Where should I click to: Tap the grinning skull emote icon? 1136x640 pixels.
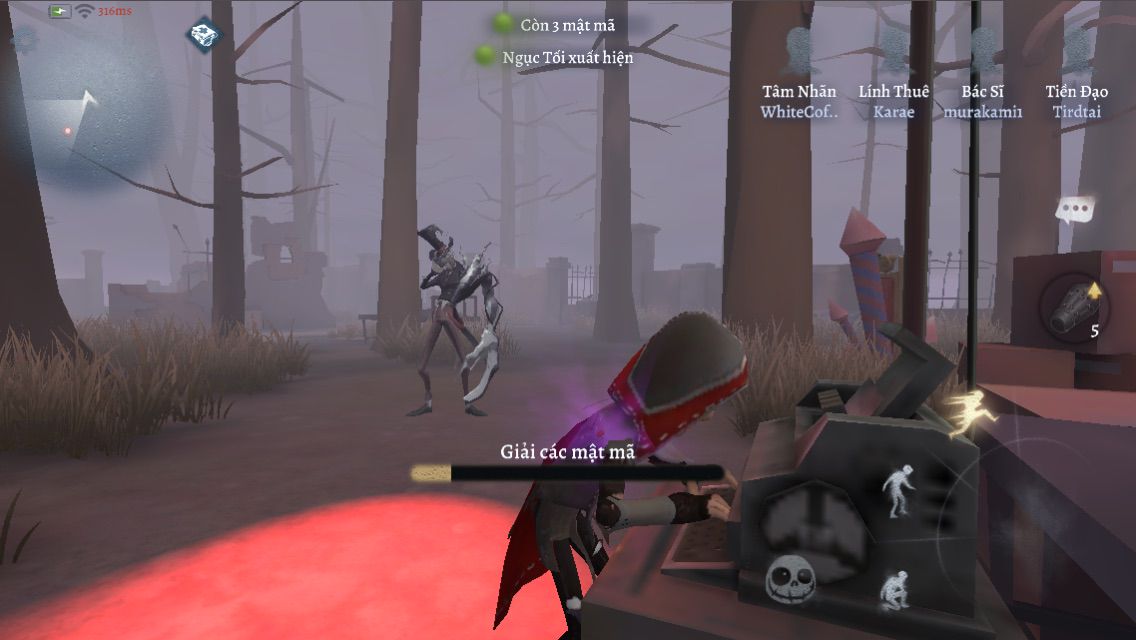point(787,578)
